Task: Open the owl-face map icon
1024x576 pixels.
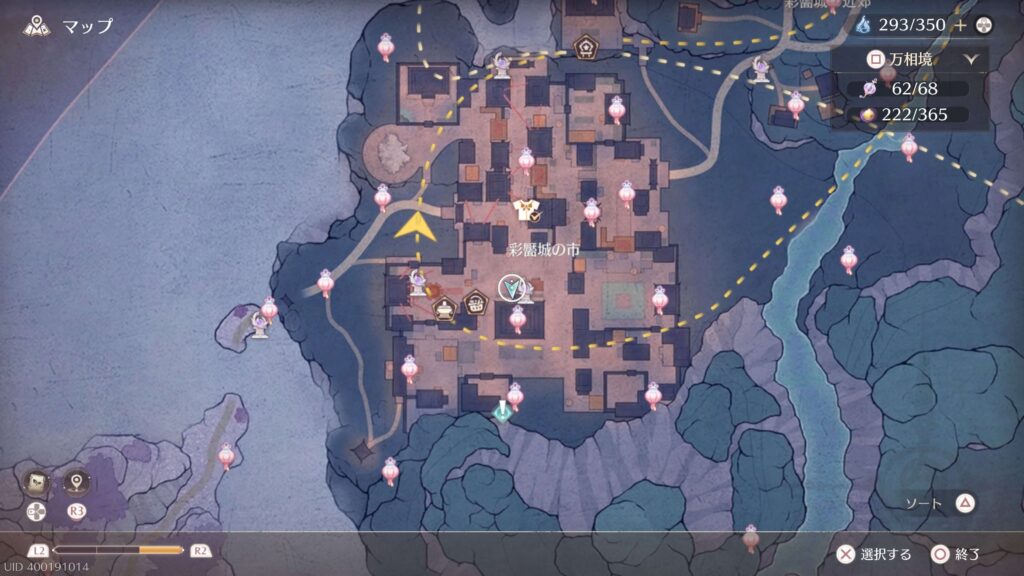Action: click(x=35, y=482)
